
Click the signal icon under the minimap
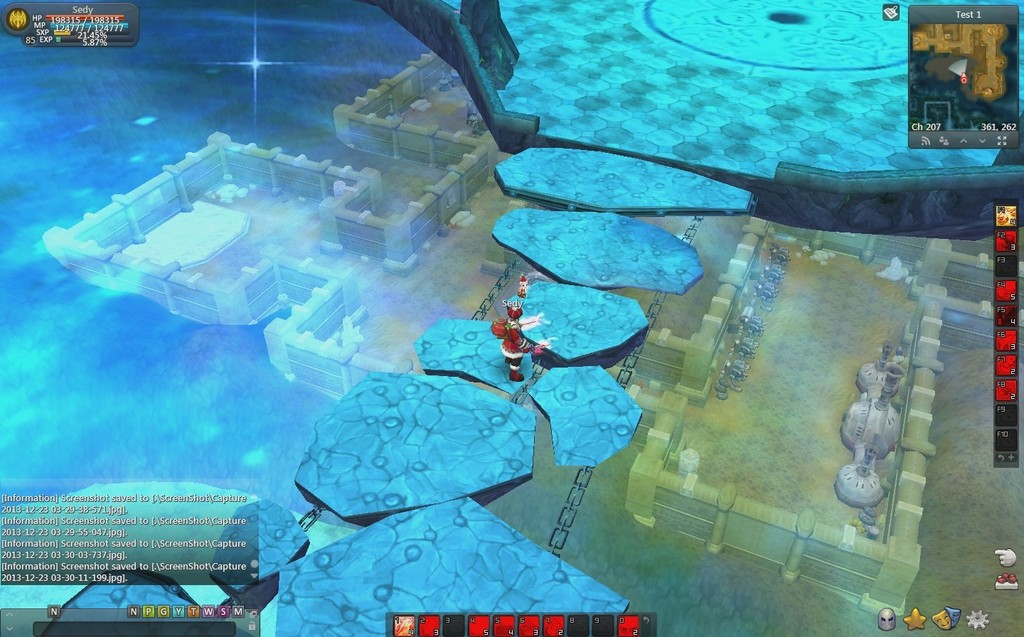pos(925,141)
